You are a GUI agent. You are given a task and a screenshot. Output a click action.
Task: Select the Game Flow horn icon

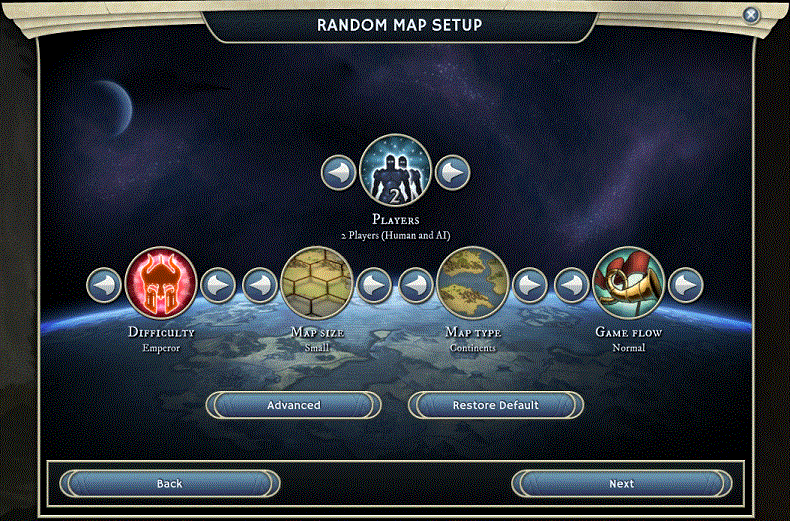629,283
